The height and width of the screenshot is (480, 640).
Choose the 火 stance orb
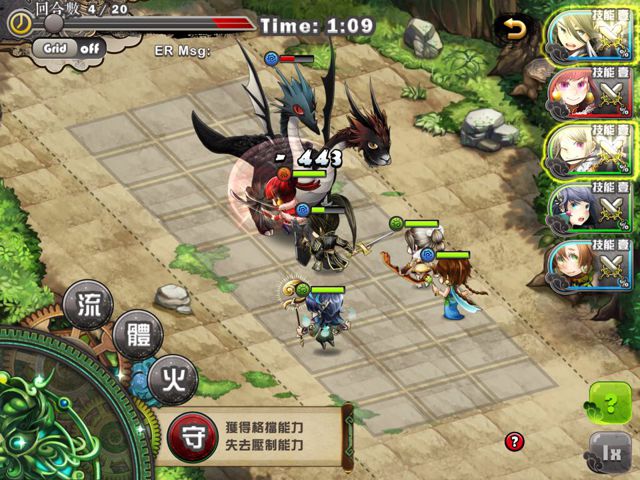pyautogui.click(x=172, y=380)
